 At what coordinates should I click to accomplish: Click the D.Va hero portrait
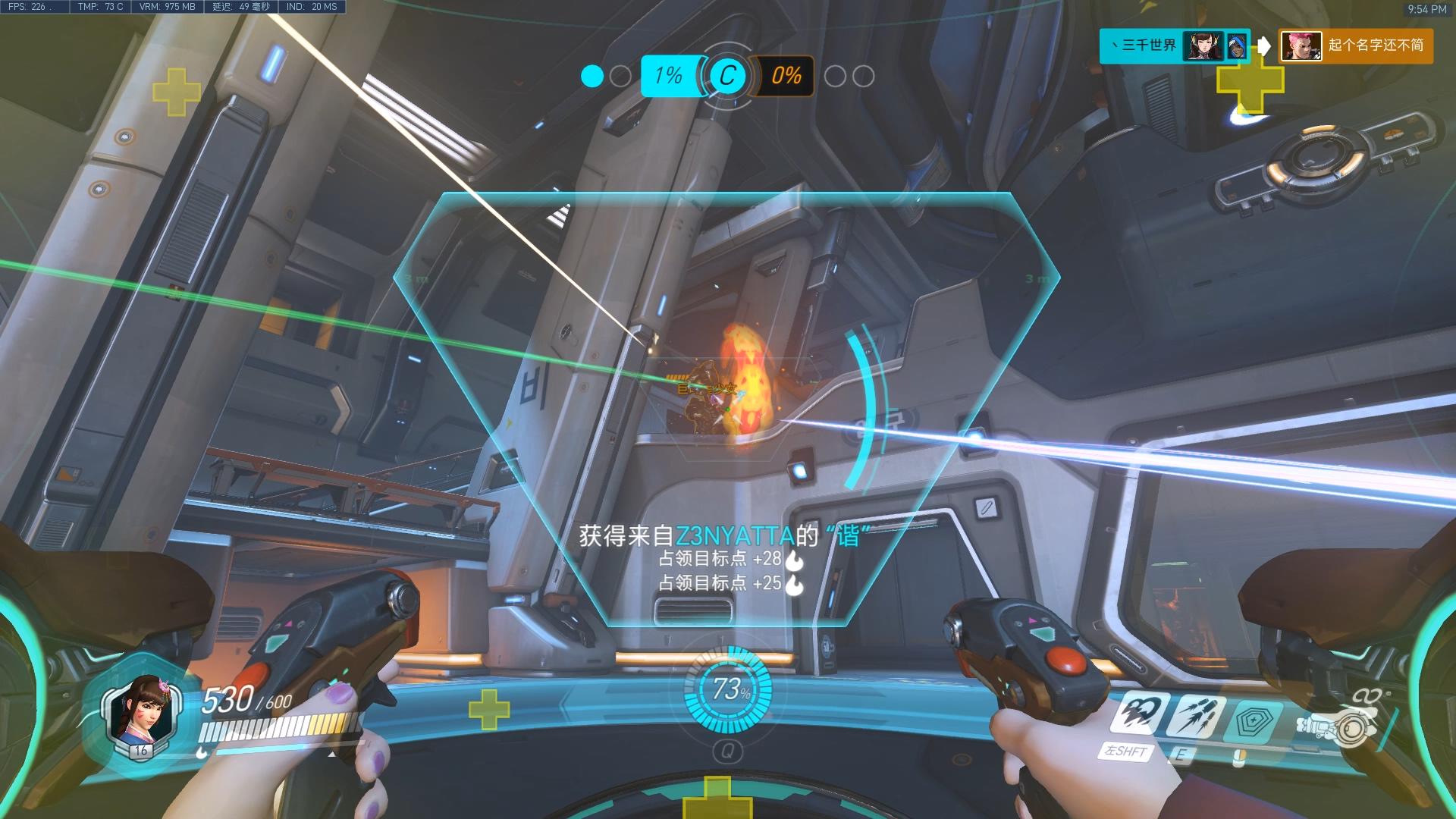(x=141, y=713)
